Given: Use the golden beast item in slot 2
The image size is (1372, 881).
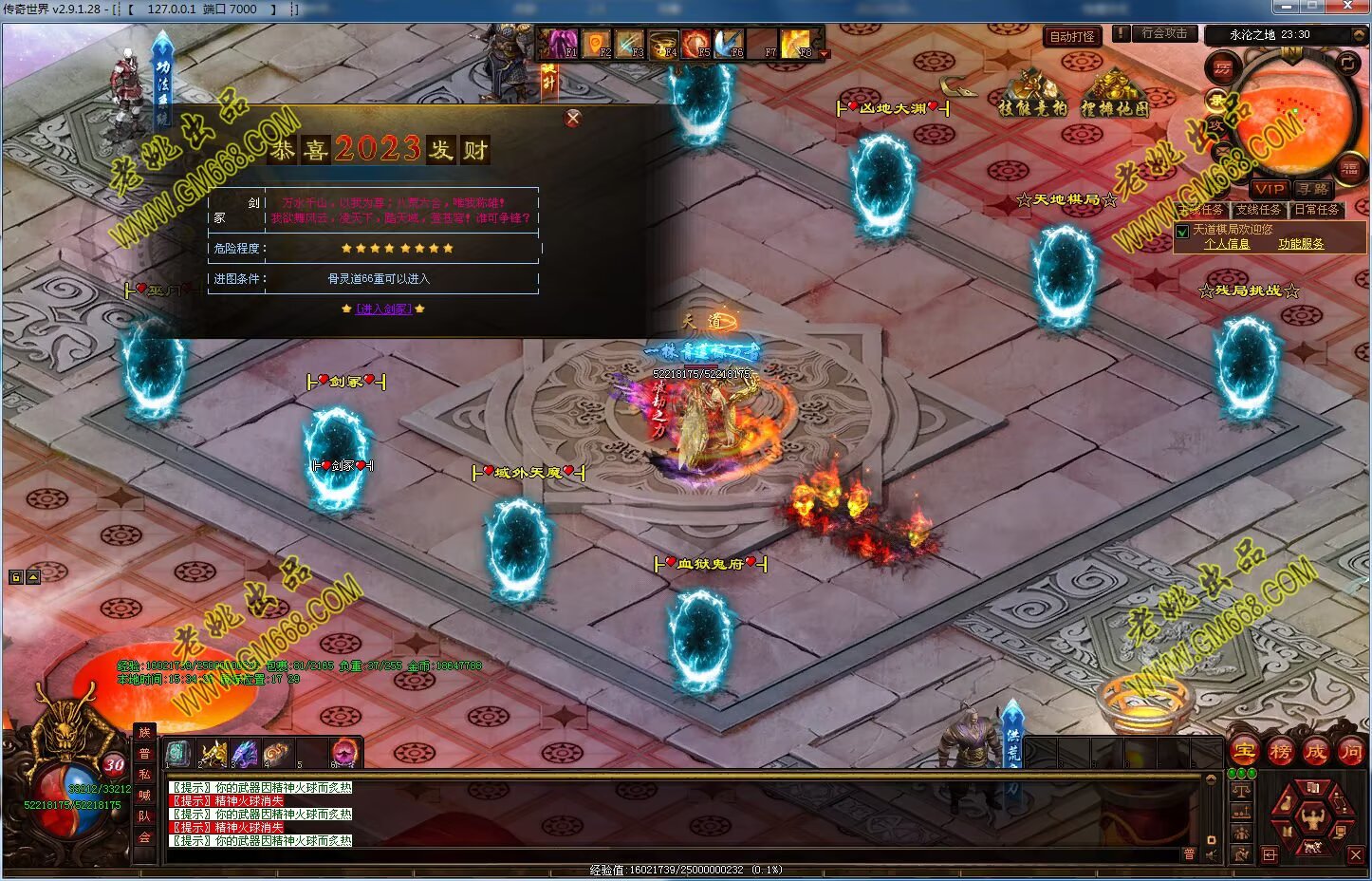Looking at the screenshot, I should point(213,754).
